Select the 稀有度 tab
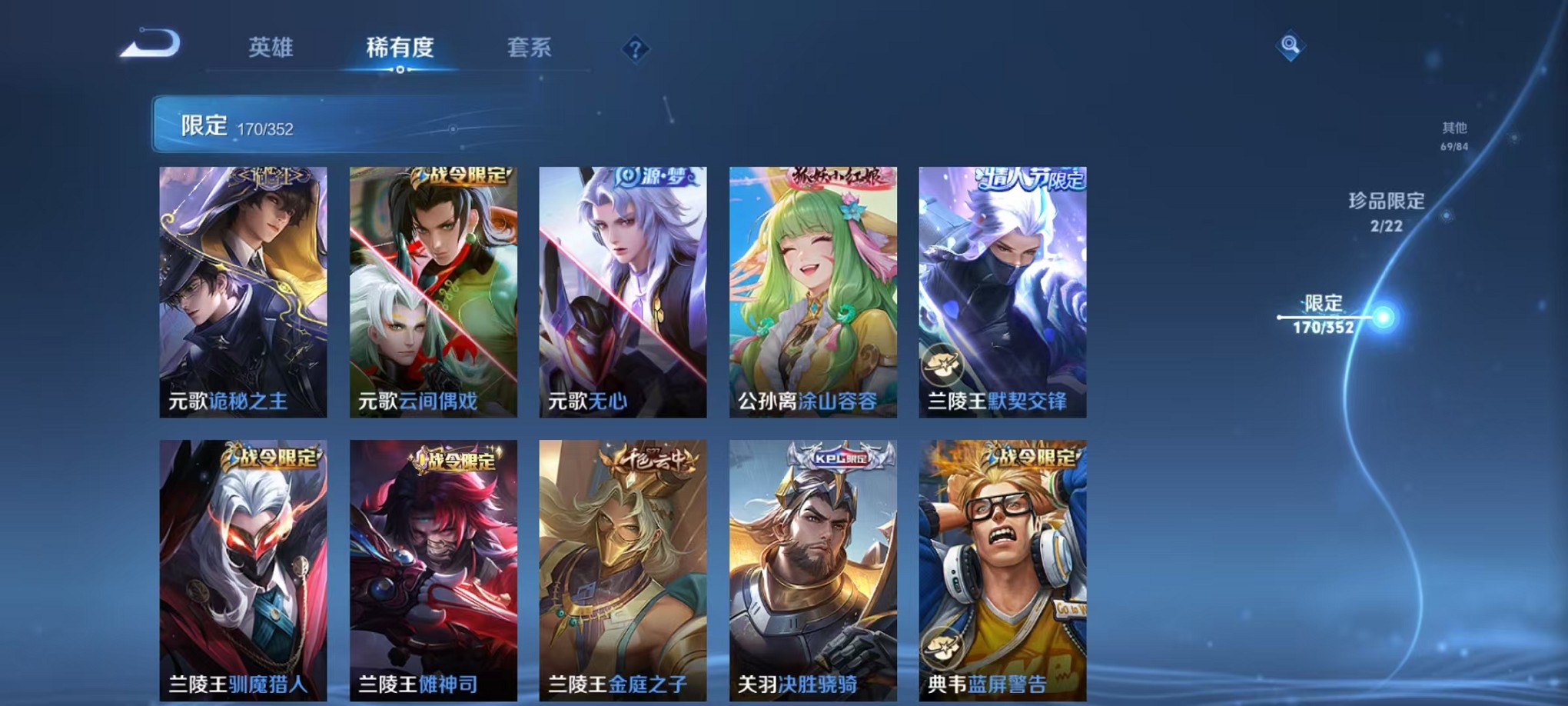Screen dimensions: 1568x706 [400, 48]
